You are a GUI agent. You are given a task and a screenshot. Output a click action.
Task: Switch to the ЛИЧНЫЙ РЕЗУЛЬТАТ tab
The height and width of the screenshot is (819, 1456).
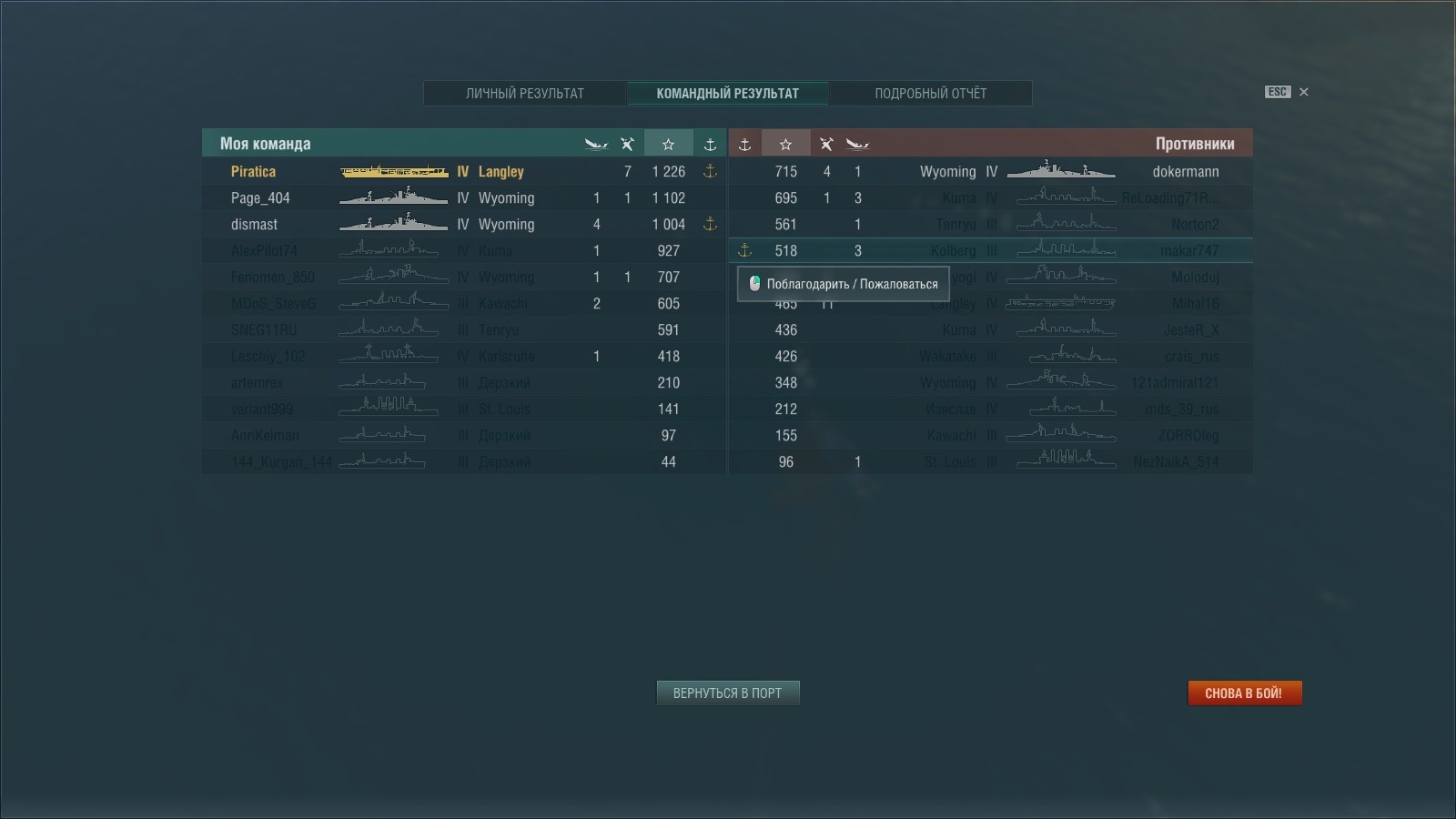[525, 93]
